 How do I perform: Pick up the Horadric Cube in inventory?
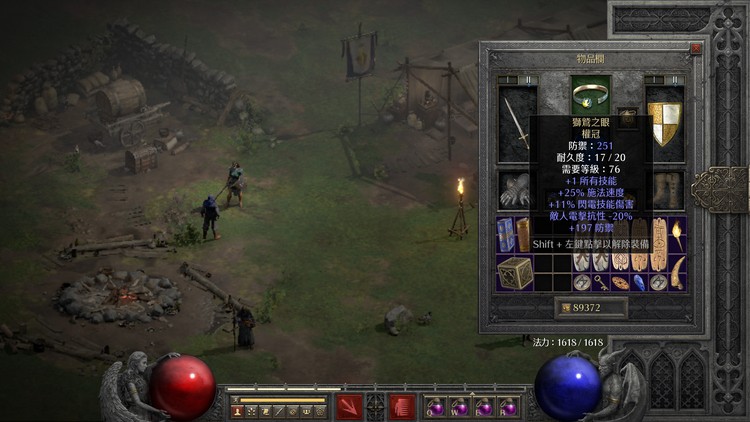click(516, 273)
